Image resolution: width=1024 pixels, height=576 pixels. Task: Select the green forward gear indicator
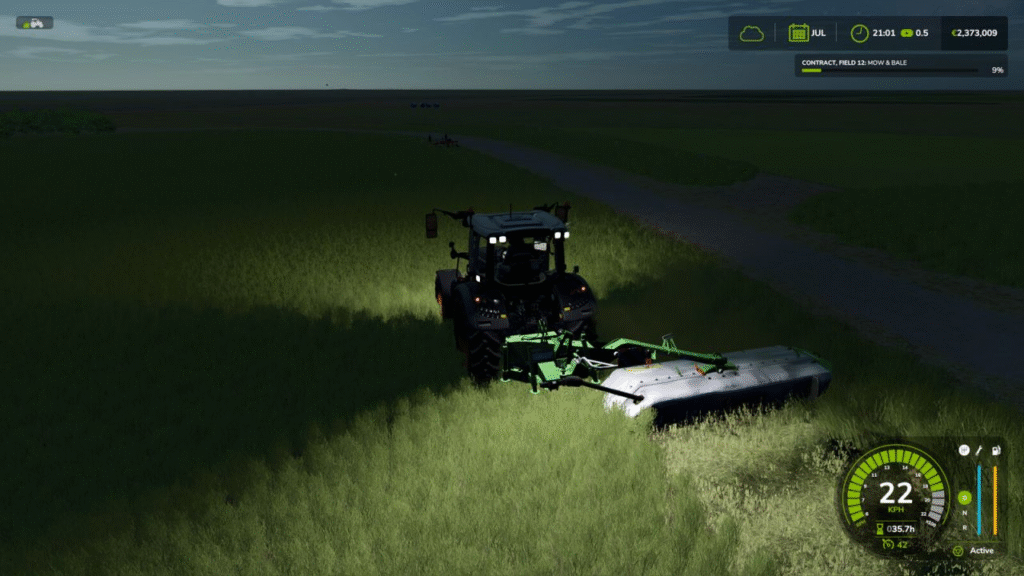pos(963,497)
